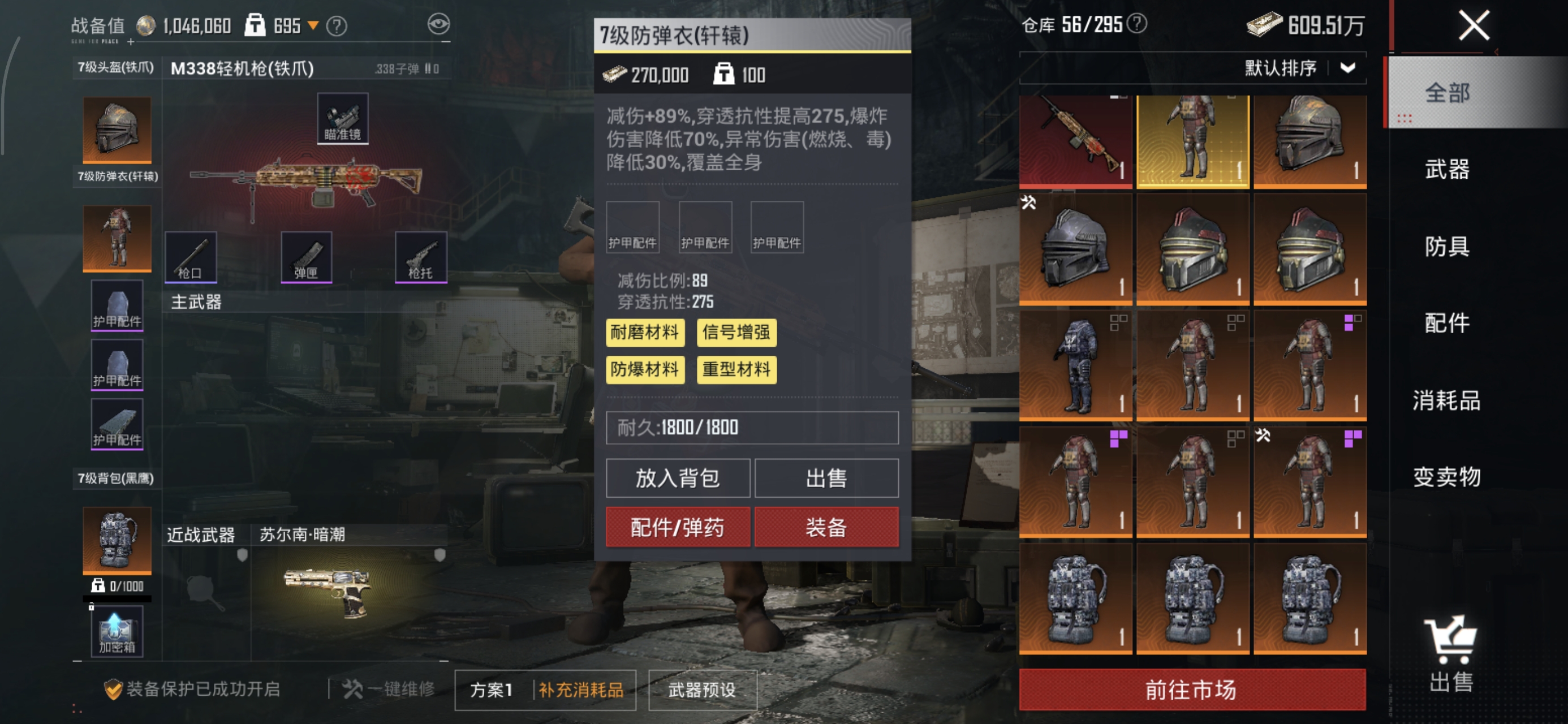The width and height of the screenshot is (1568, 724).
Task: Go to the market (前往市场)
Action: tap(1191, 690)
